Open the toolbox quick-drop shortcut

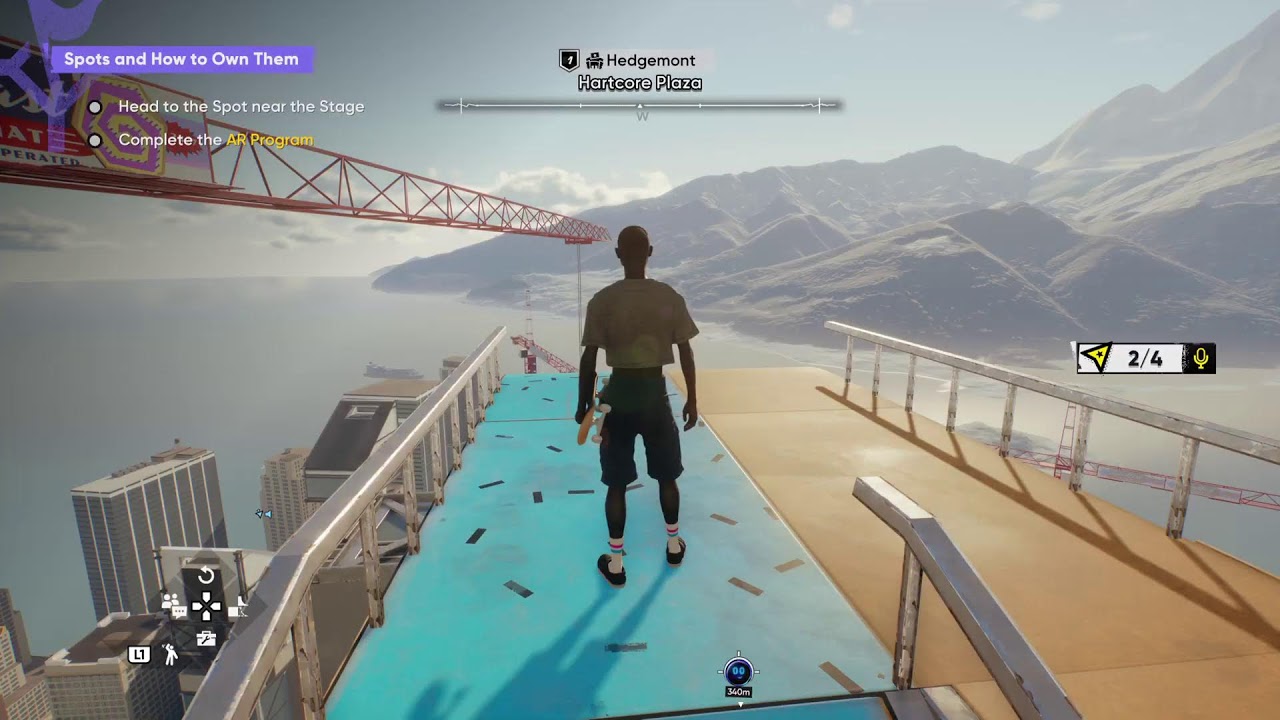[x=206, y=638]
